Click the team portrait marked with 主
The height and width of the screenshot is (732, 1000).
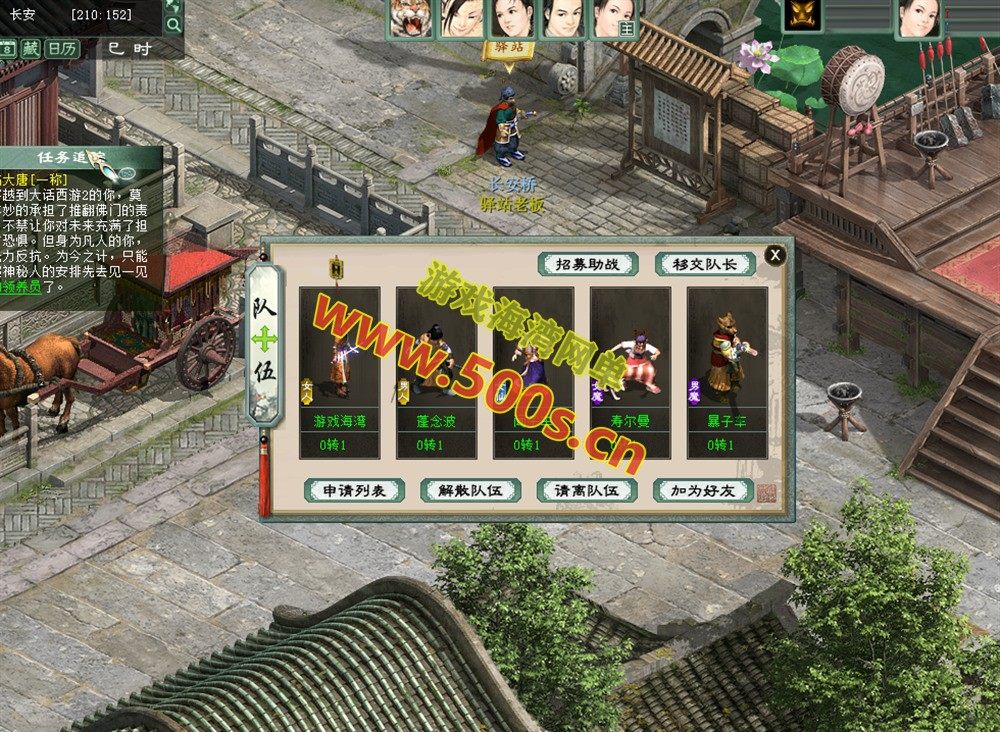pyautogui.click(x=616, y=18)
